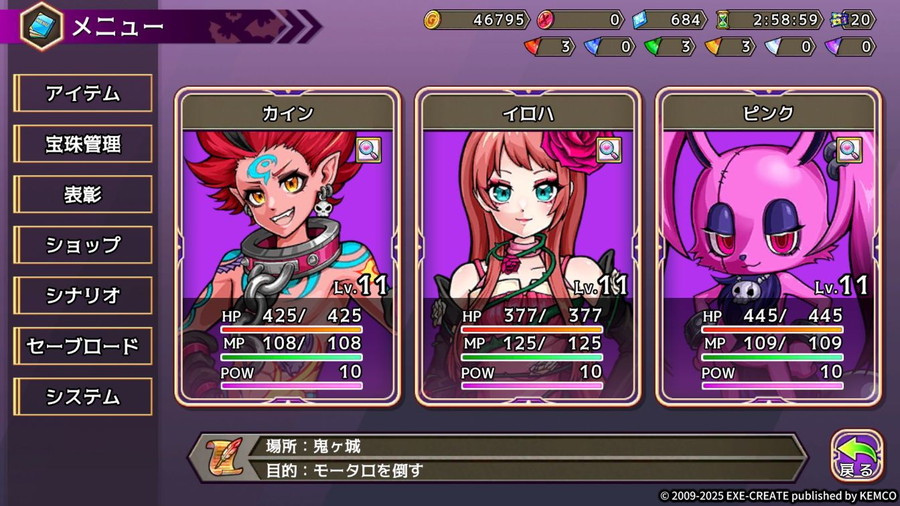This screenshot has width=900, height=506.
Task: View ピンク's details via magnifier icon
Action: tap(848, 150)
